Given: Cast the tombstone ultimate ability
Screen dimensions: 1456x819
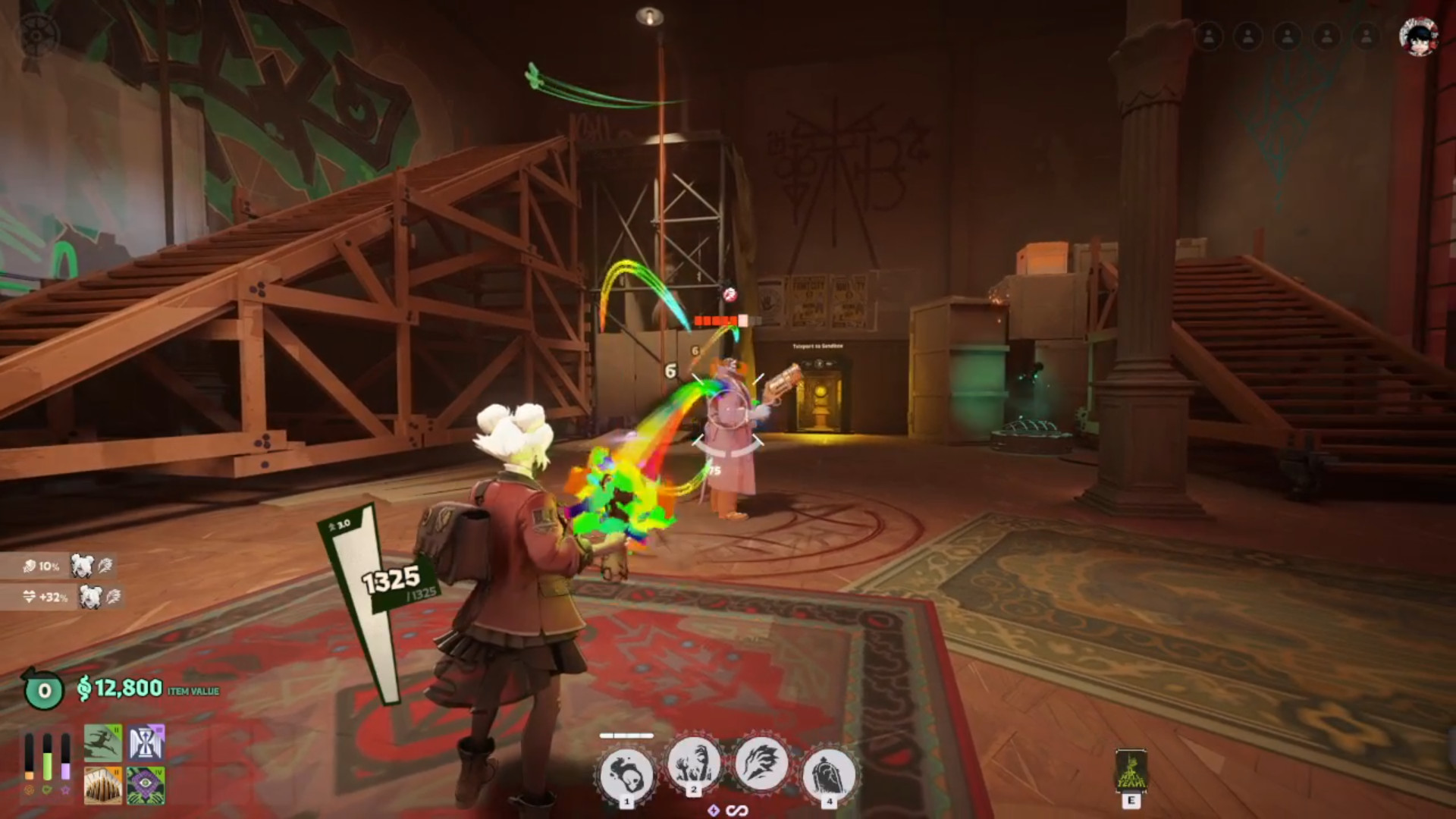Looking at the screenshot, I should 828,774.
